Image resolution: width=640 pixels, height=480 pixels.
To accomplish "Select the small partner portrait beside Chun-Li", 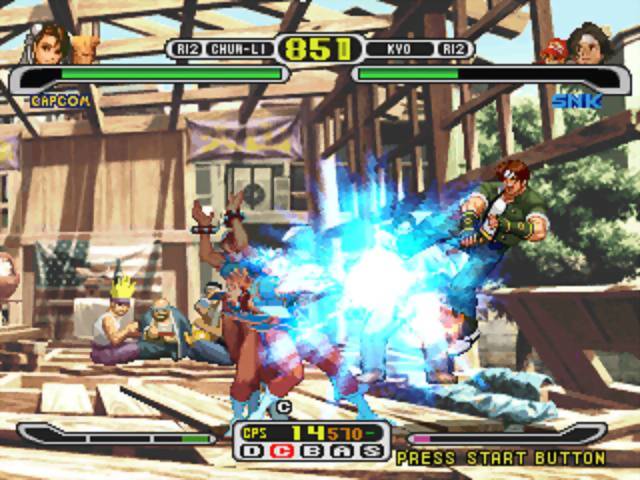I will pyautogui.click(x=85, y=47).
